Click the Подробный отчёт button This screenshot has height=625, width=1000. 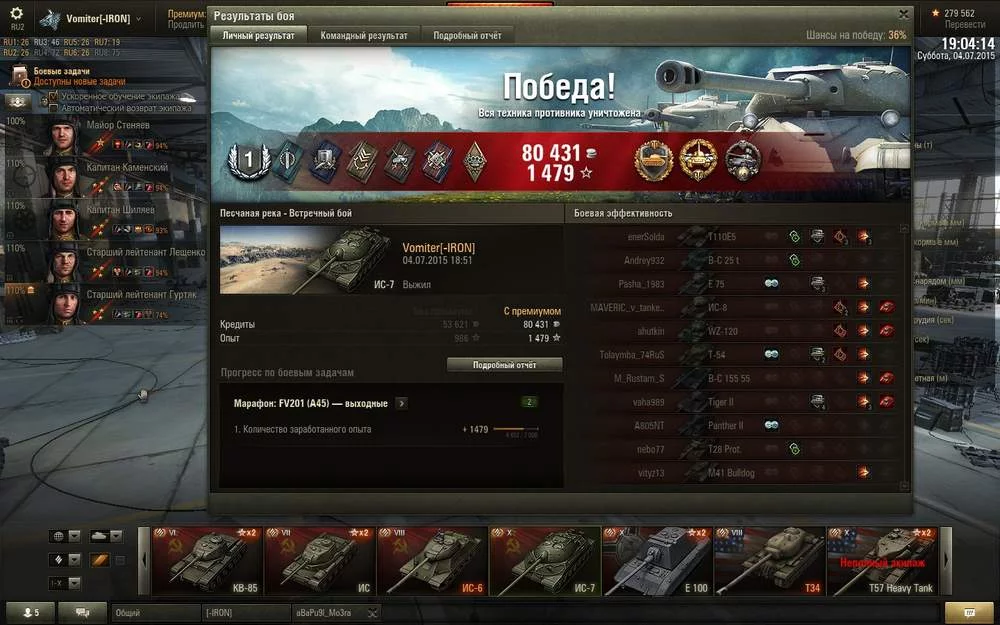(x=504, y=365)
